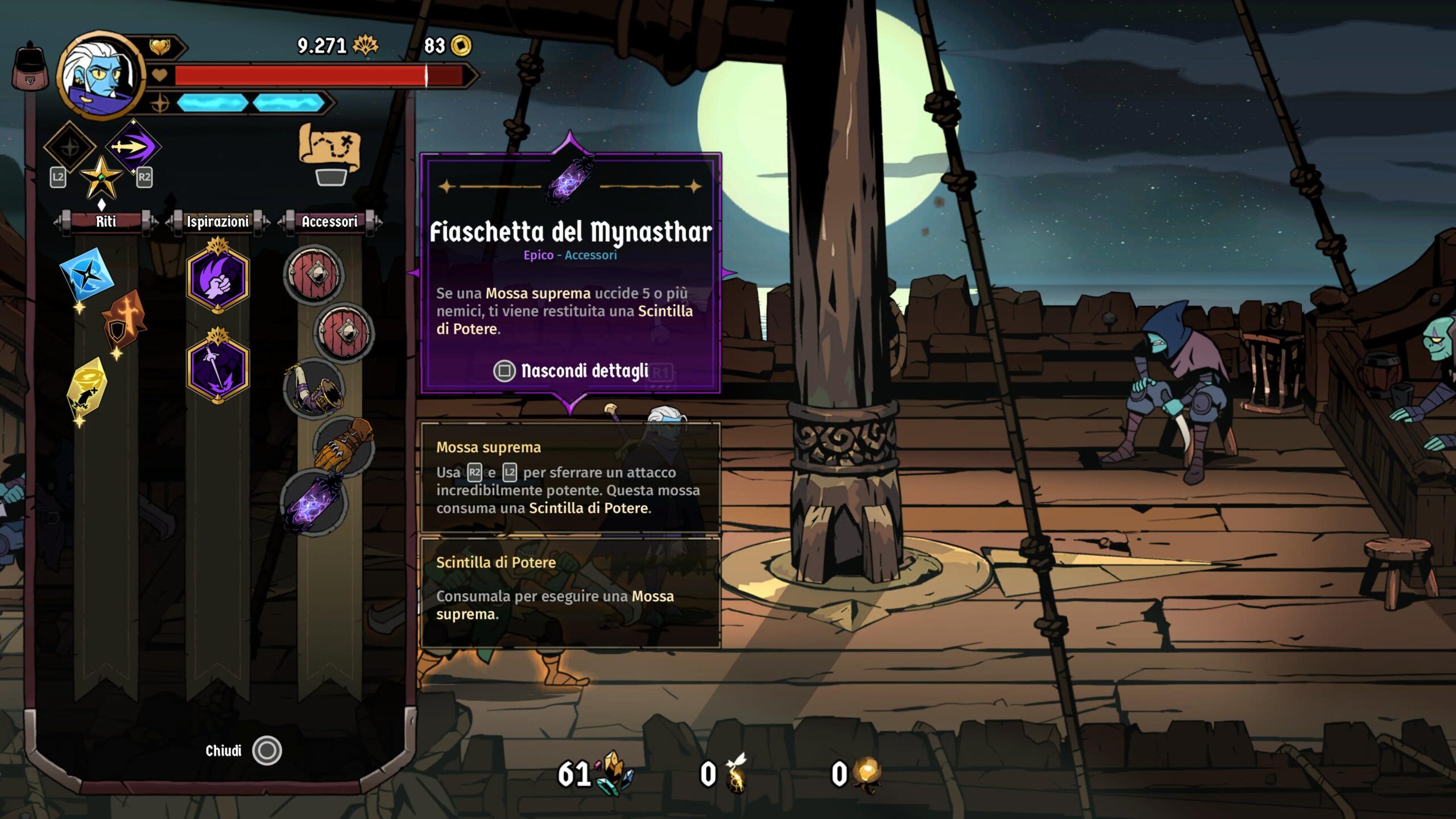This screenshot has width=1456, height=819.
Task: Open the Ispirazioni tab
Action: (x=218, y=221)
